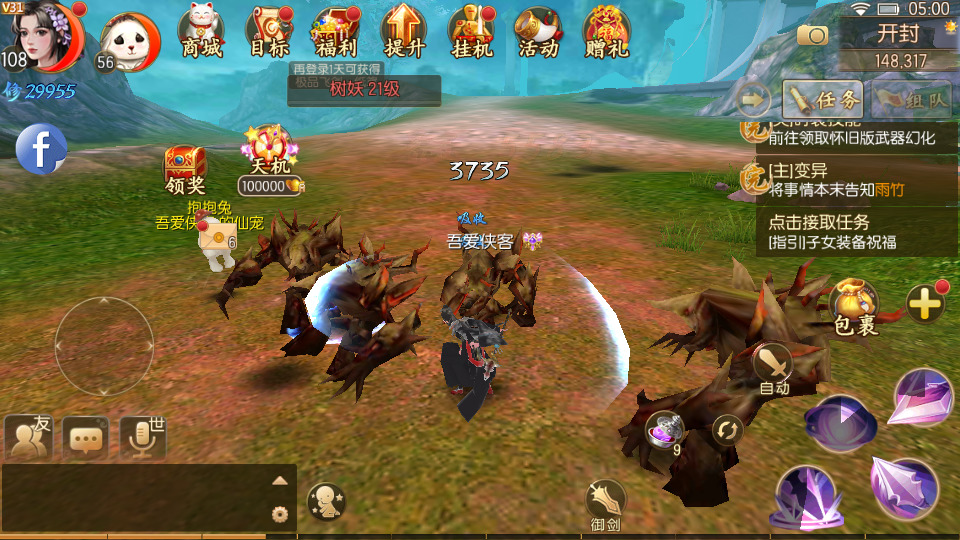This screenshot has width=960, height=540.
Task: Open the 赠礼 gift menu
Action: click(x=606, y=32)
